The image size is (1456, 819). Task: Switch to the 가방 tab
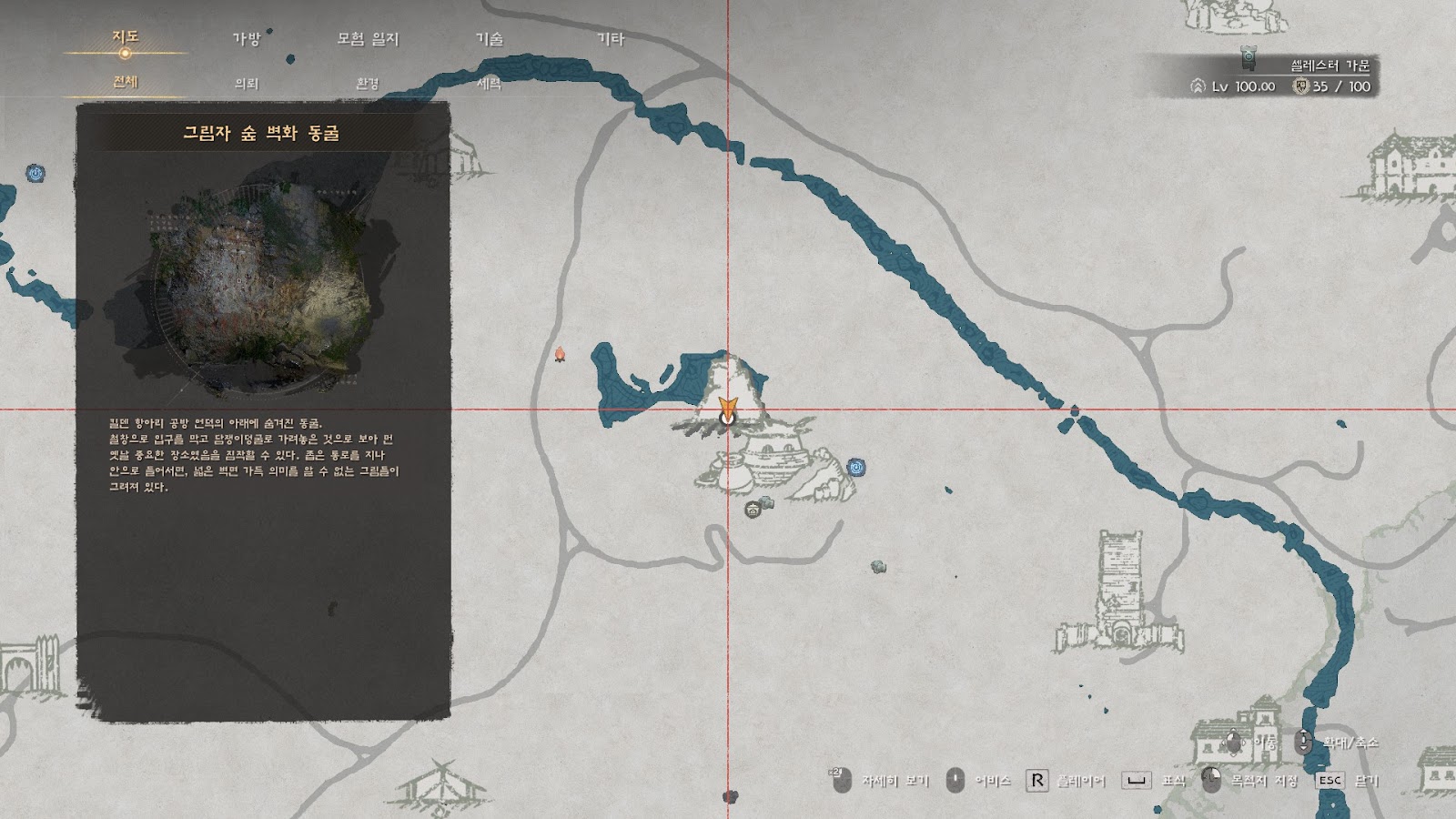246,38
